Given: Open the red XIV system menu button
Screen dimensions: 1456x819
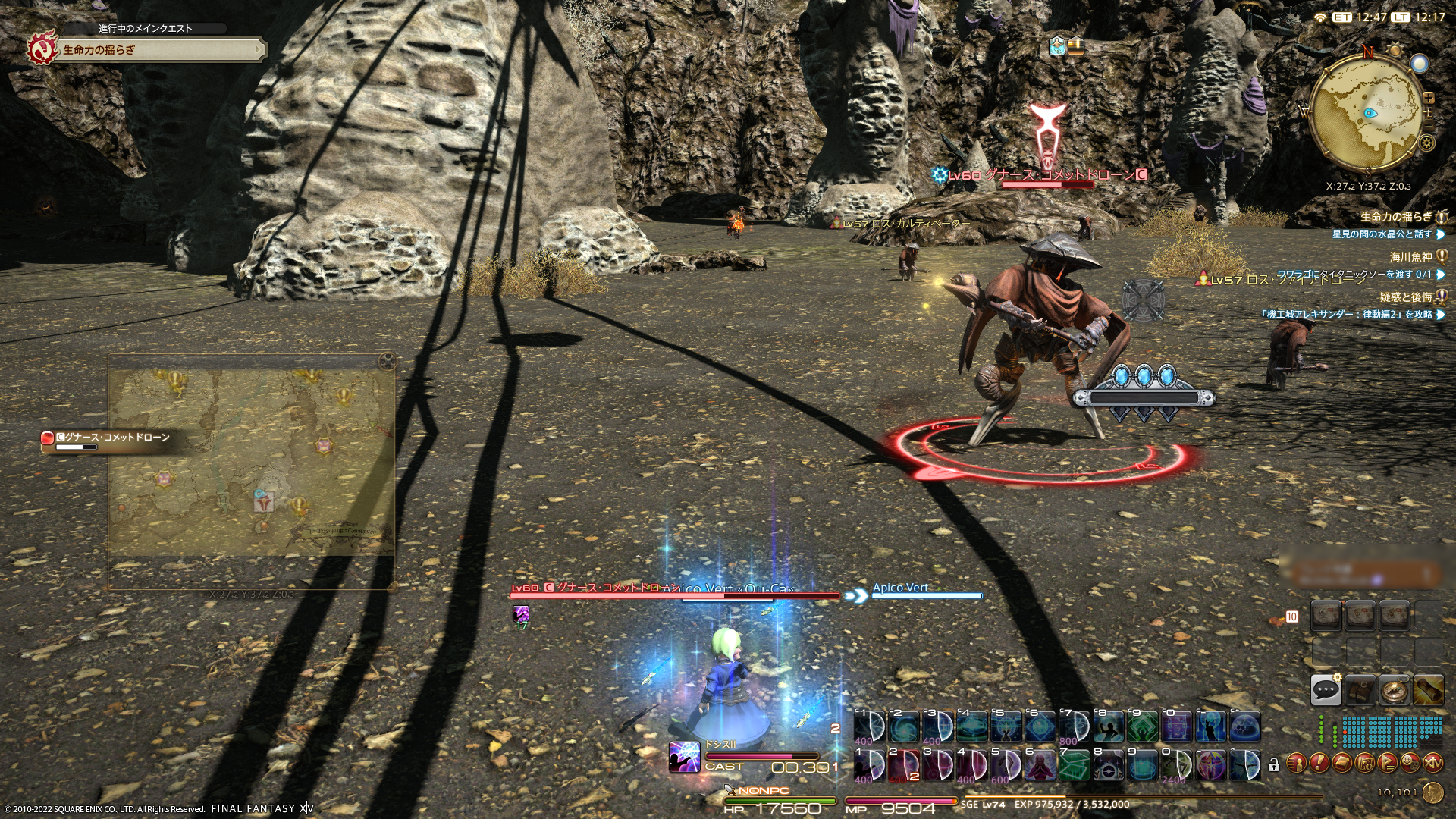Looking at the screenshot, I should pyautogui.click(x=1432, y=762).
